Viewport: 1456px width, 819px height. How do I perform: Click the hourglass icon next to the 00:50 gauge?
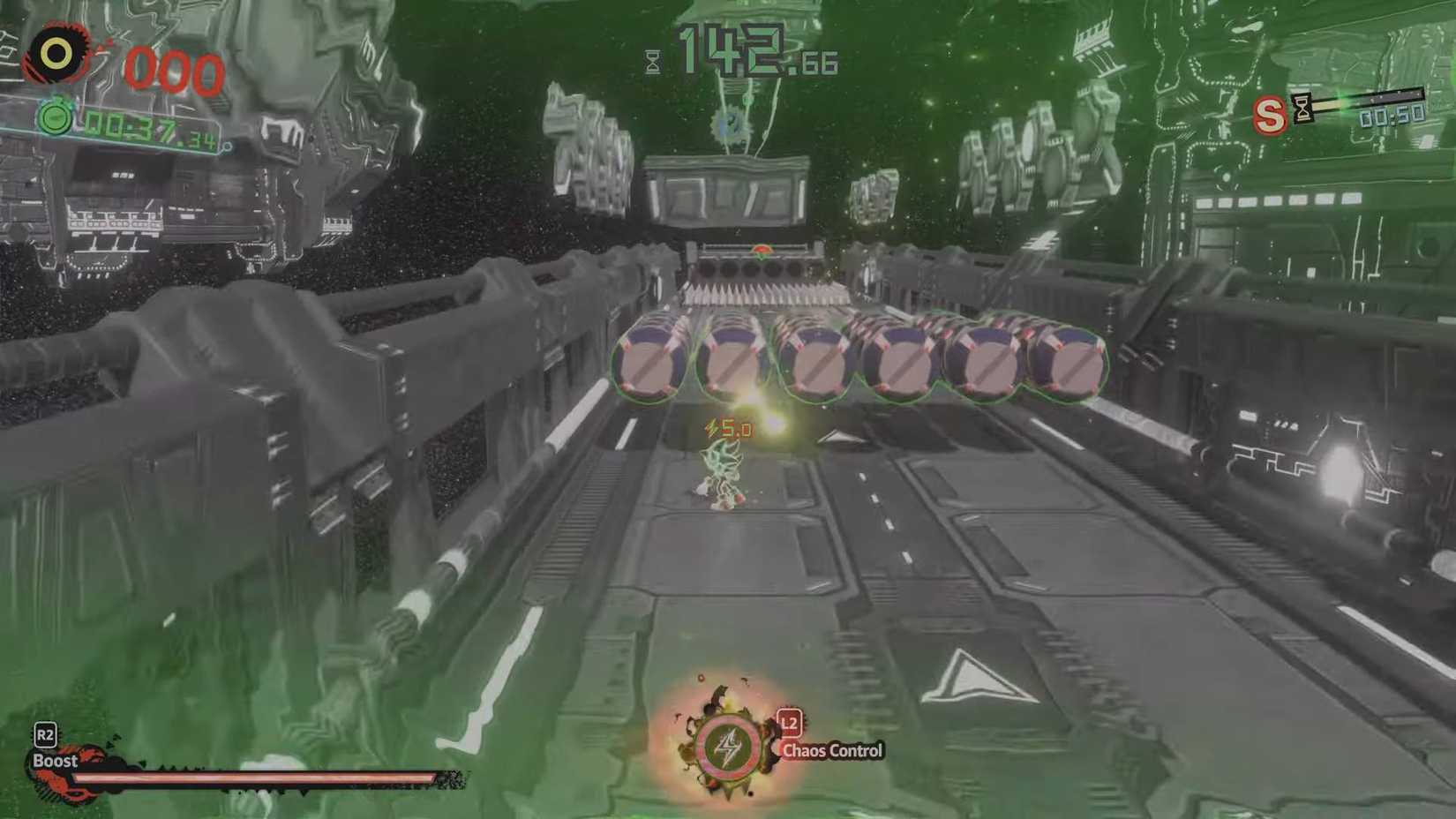pyautogui.click(x=1303, y=106)
